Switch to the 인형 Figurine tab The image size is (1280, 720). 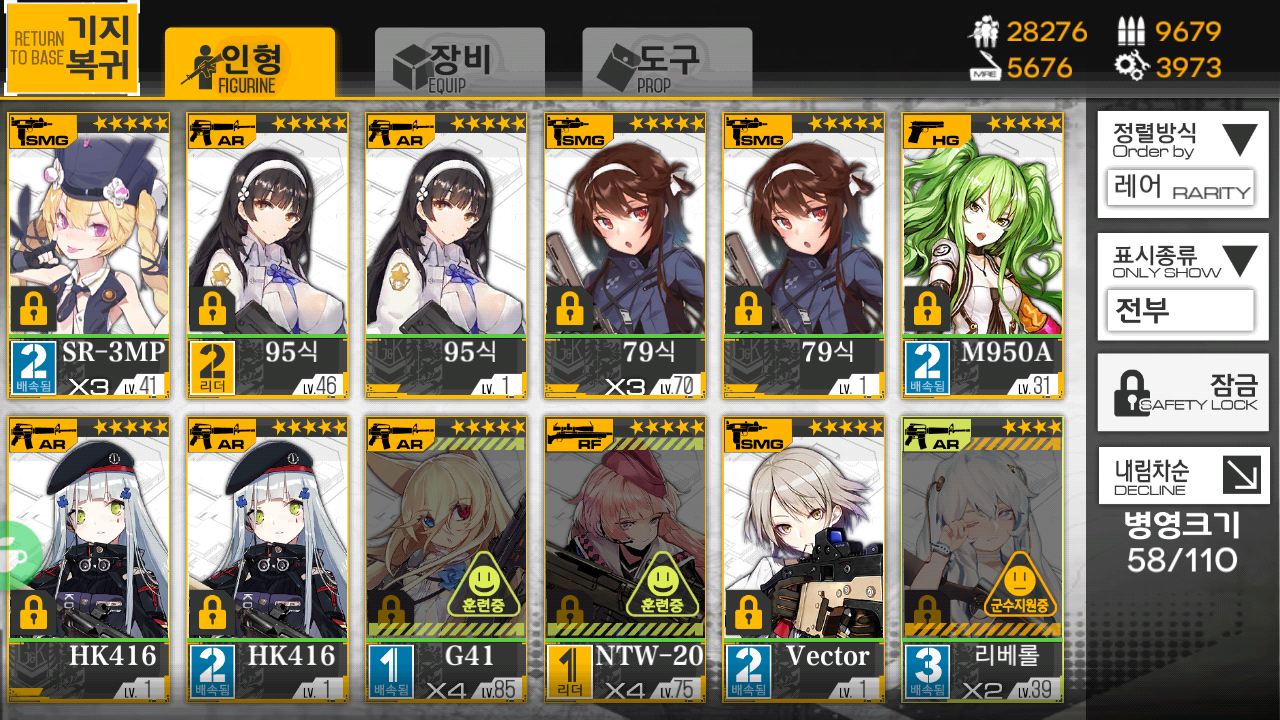[250, 62]
